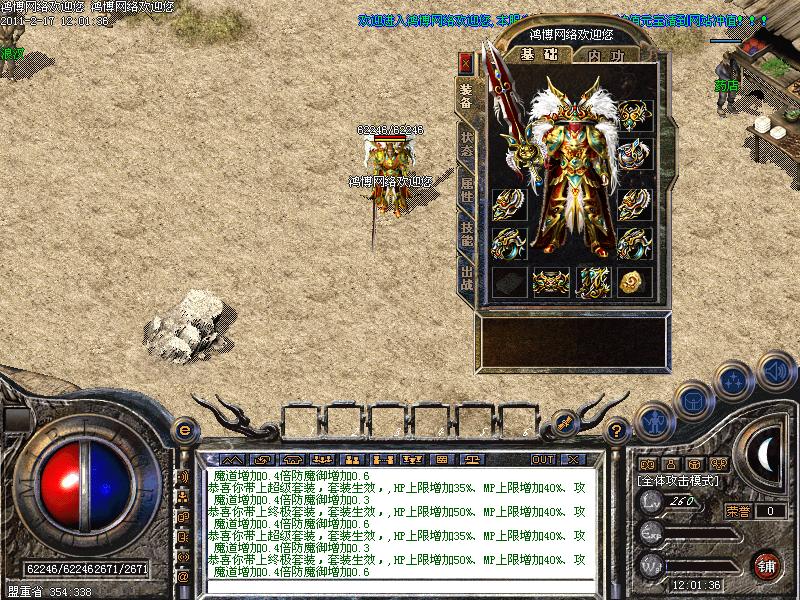The height and width of the screenshot is (600, 800).
Task: Open the 出战 side tab
Action: [466, 276]
